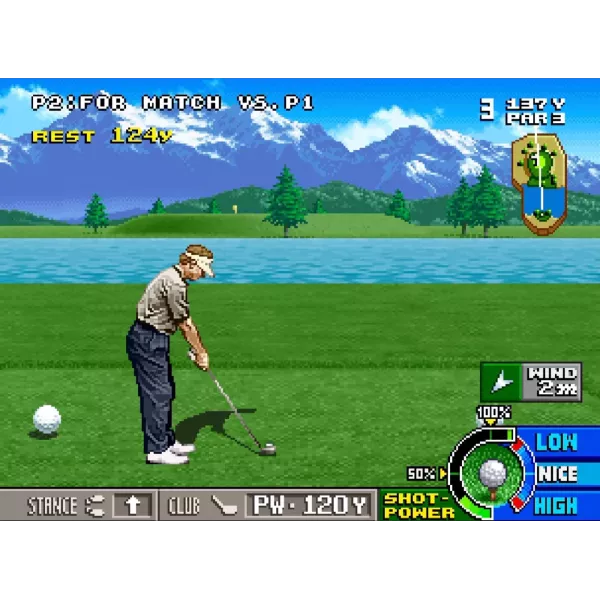Select the LOW shot height option

pyautogui.click(x=557, y=441)
